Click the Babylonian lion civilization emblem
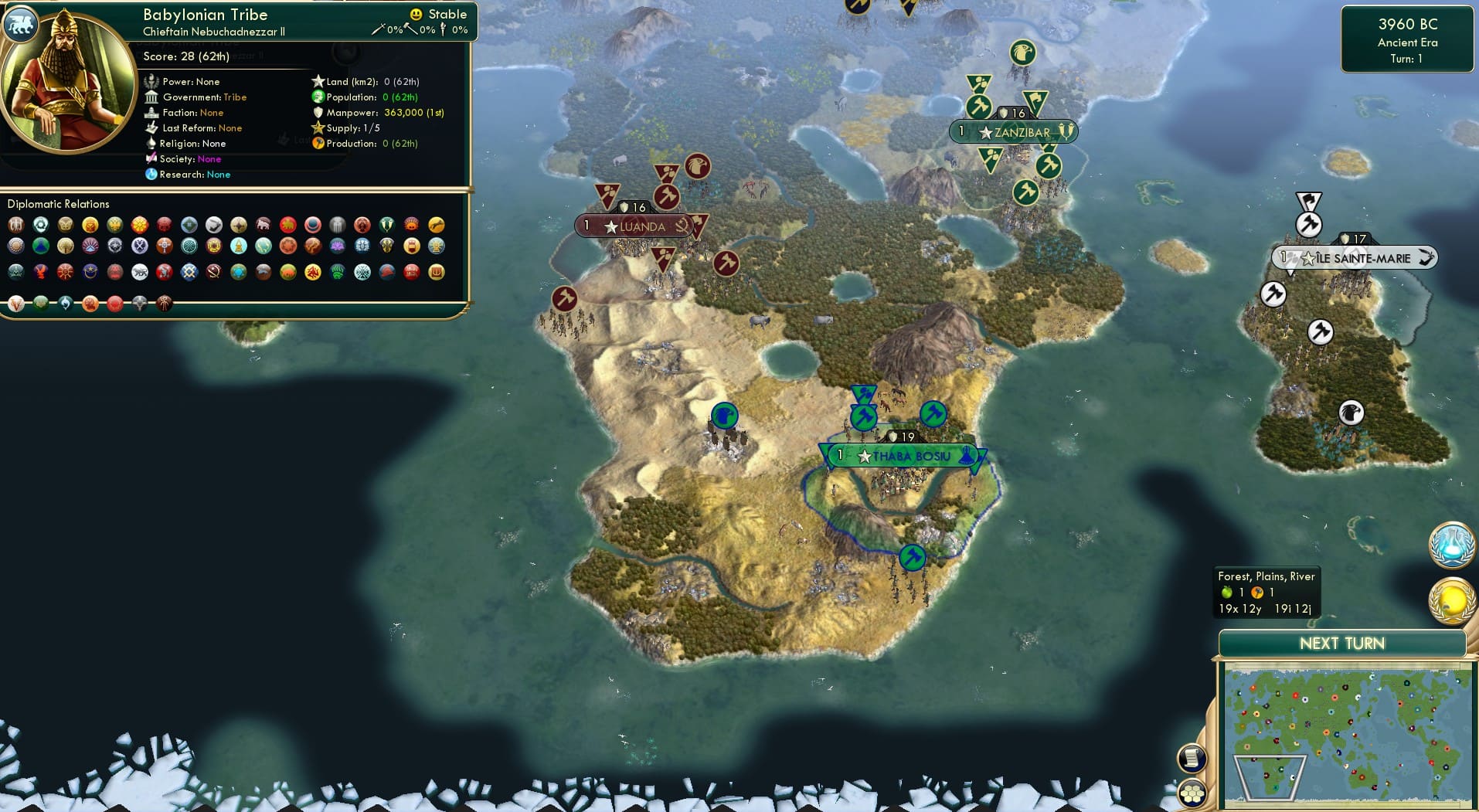The width and height of the screenshot is (1479, 812). tap(21, 24)
